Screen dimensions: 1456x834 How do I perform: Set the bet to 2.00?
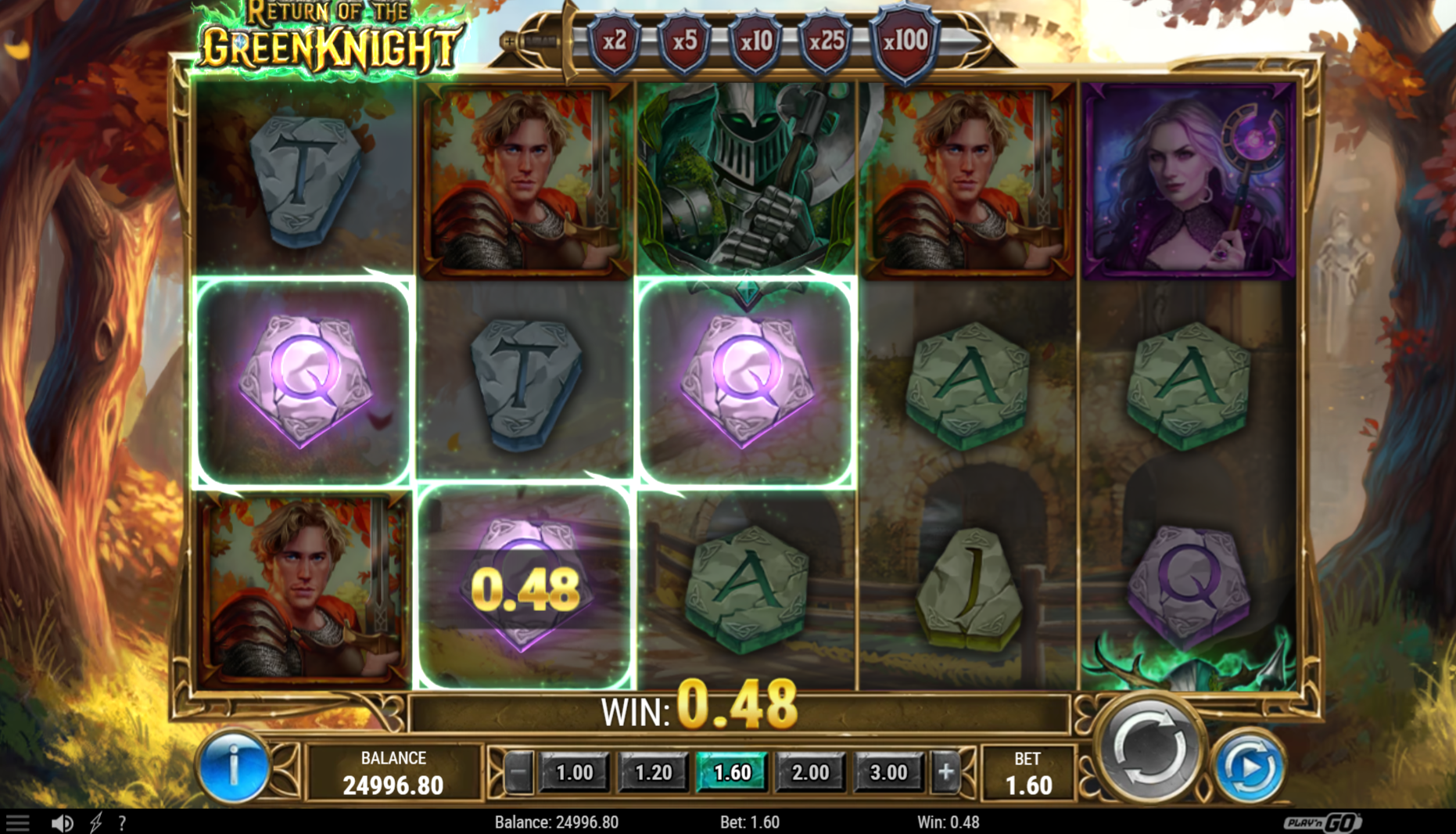(x=810, y=773)
